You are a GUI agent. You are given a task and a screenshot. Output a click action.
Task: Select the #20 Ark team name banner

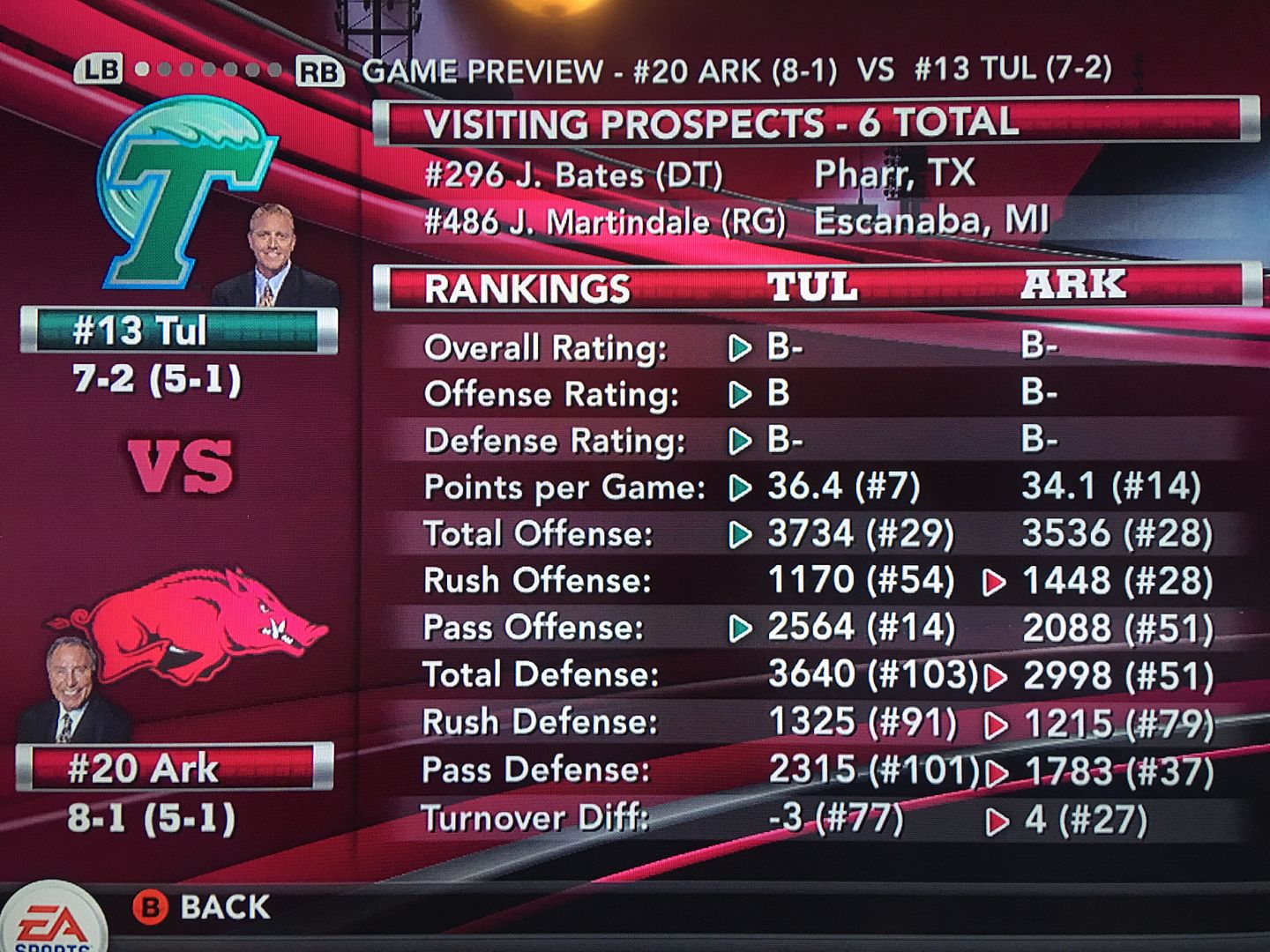point(174,768)
